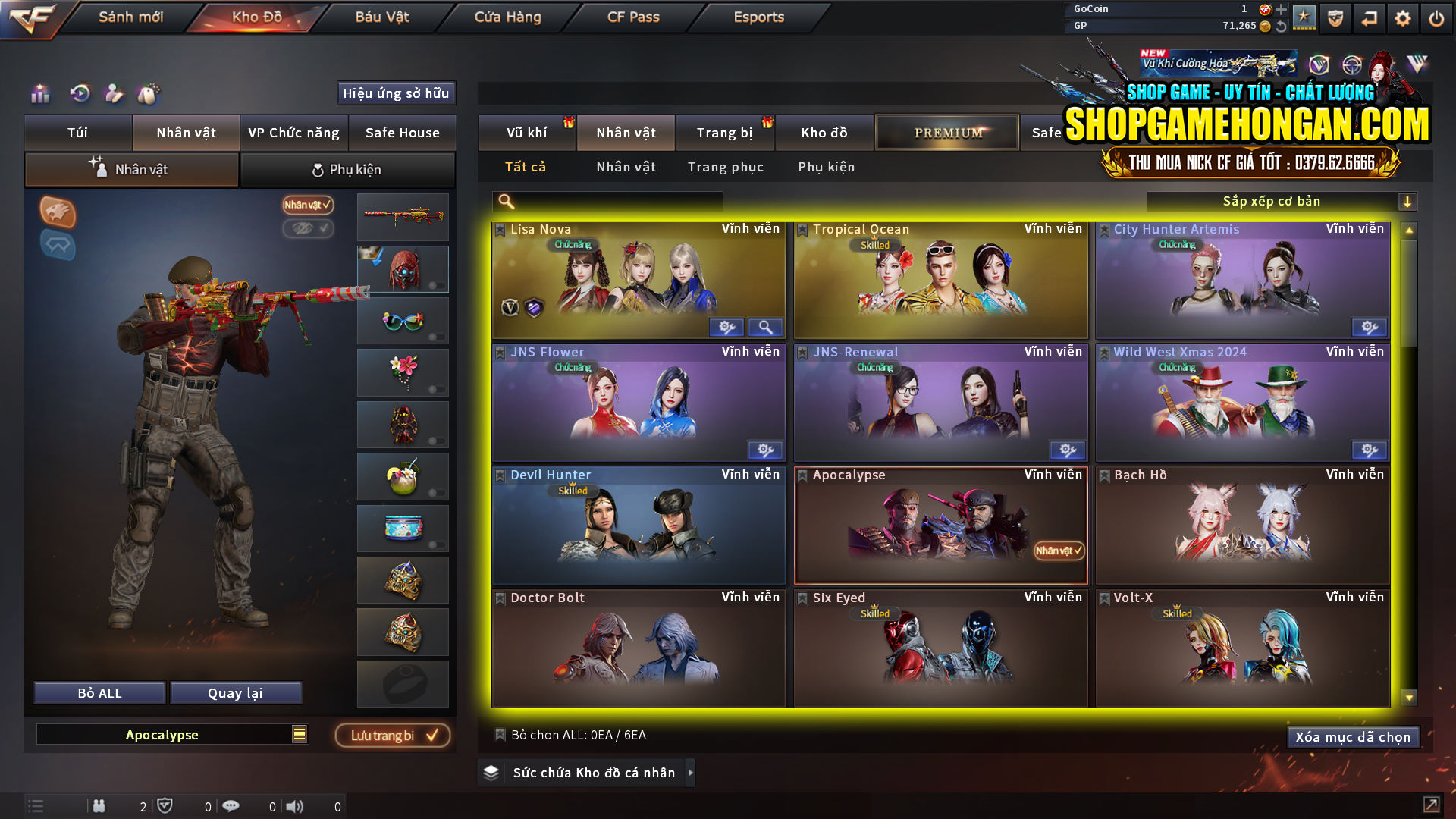
Task: Open the chat bubble icon at the bottom
Action: [x=231, y=806]
